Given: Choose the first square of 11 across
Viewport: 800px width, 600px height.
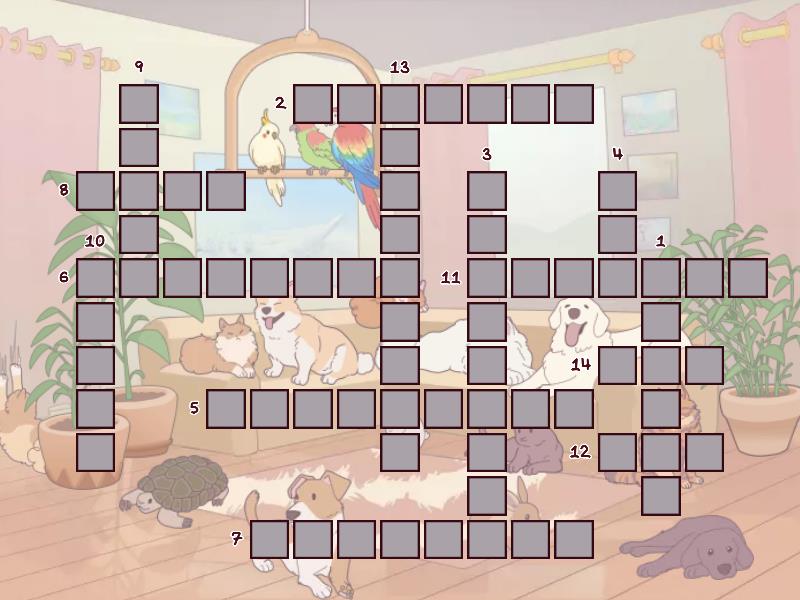Looking at the screenshot, I should pos(487,278).
